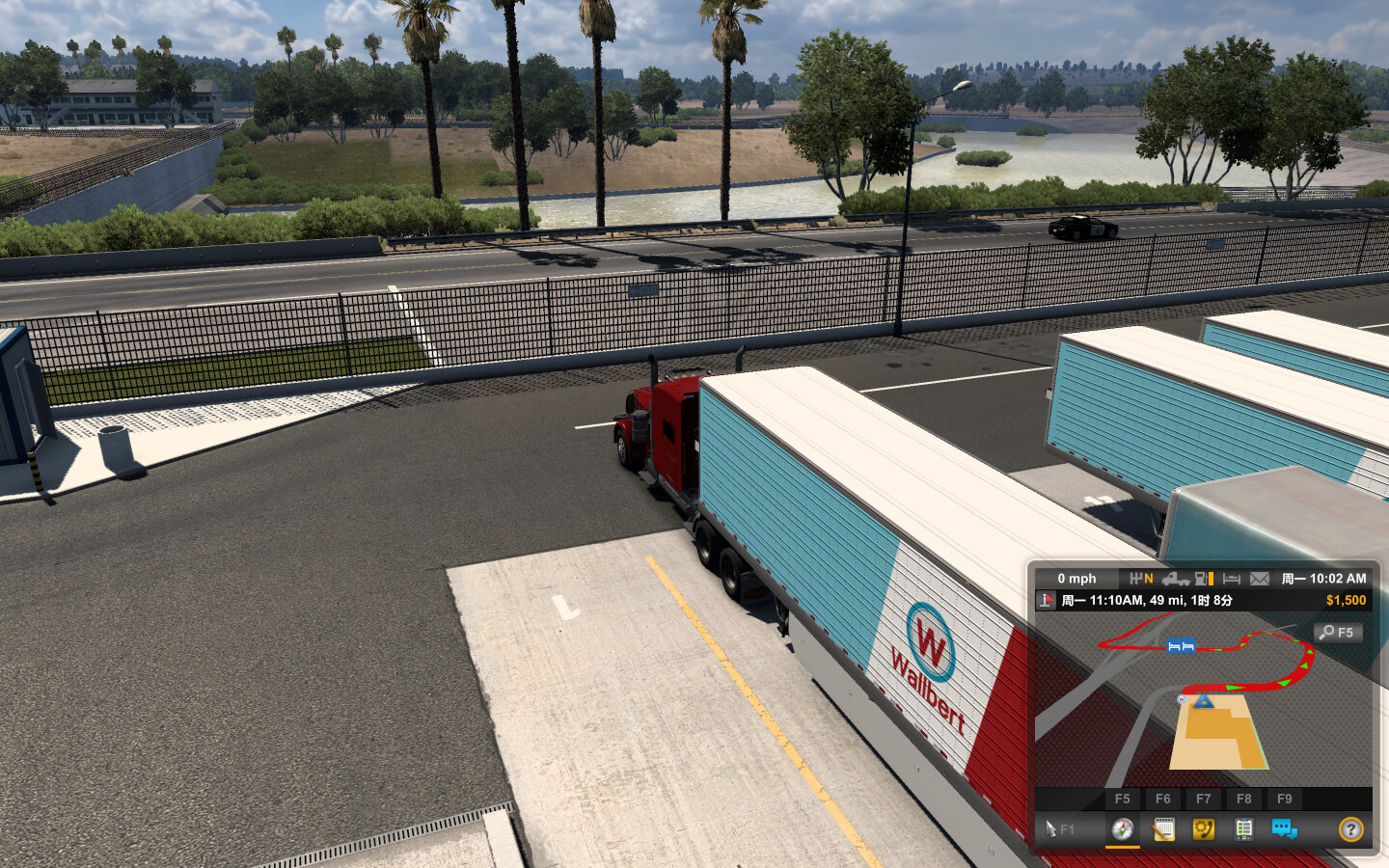Show the truck diagnostics checklist tab
This screenshot has width=1389, height=868.
[x=1244, y=828]
